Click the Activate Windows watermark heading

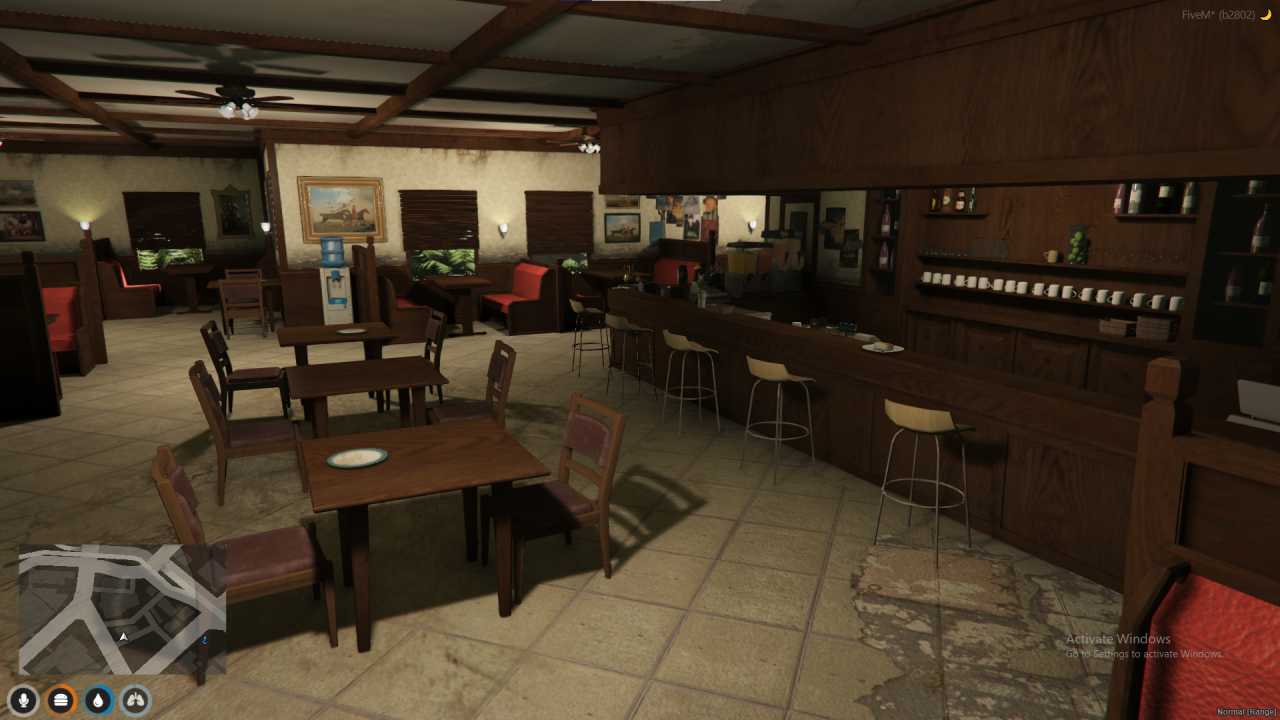(x=1119, y=638)
